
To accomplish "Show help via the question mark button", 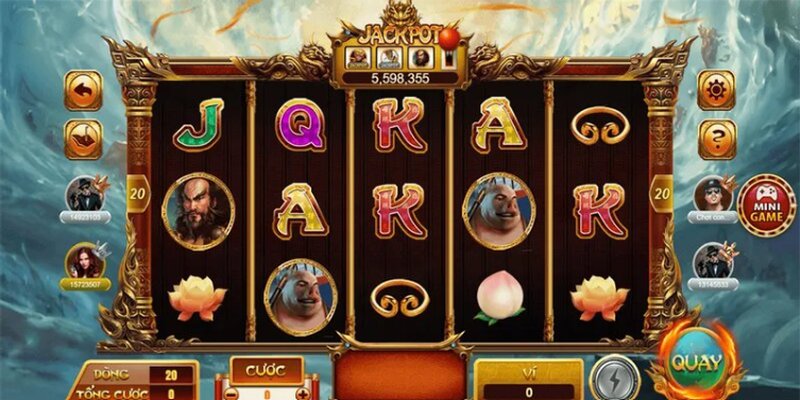I will (716, 139).
